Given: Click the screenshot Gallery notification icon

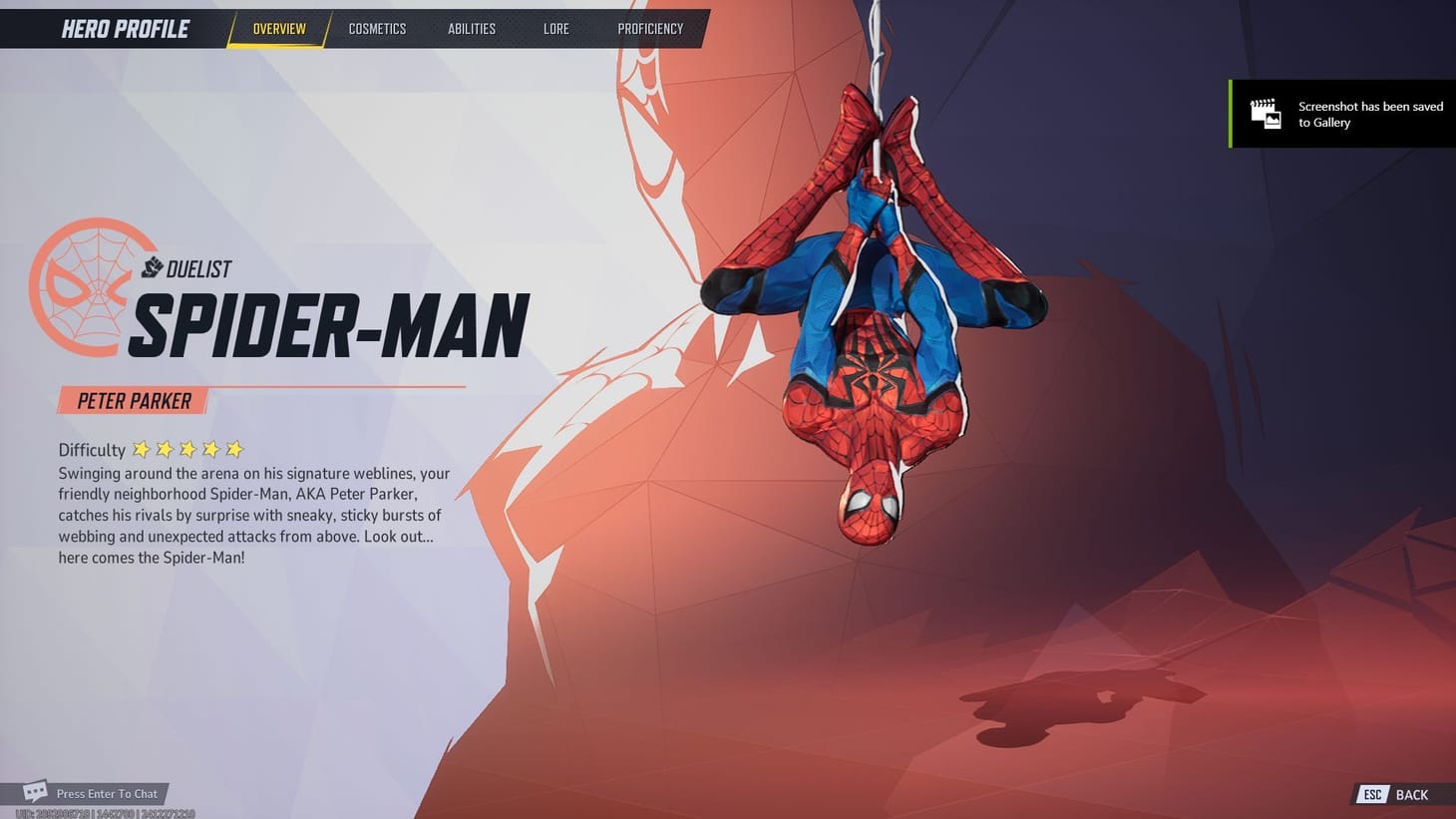Looking at the screenshot, I should point(1267,114).
